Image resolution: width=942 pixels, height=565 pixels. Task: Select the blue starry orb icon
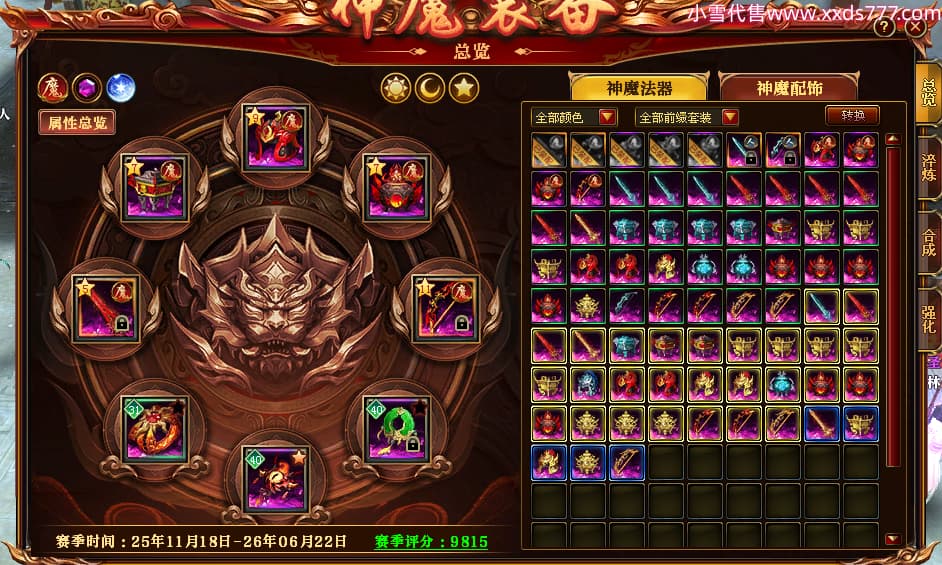tap(120, 88)
